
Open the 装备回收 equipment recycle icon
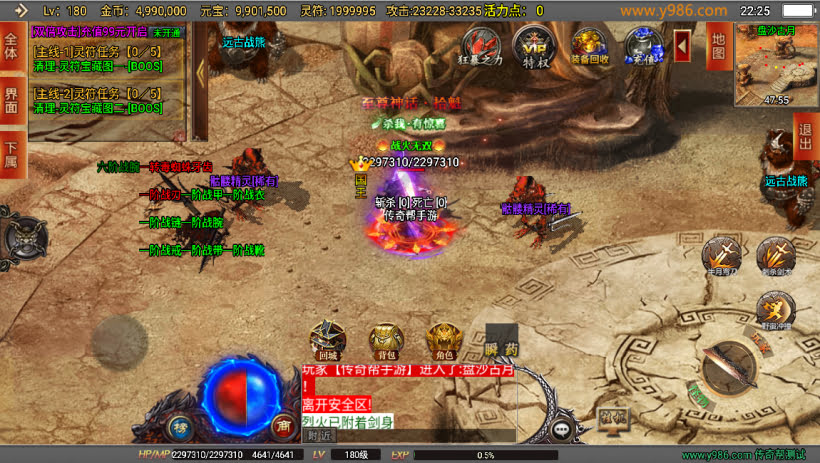[x=591, y=46]
